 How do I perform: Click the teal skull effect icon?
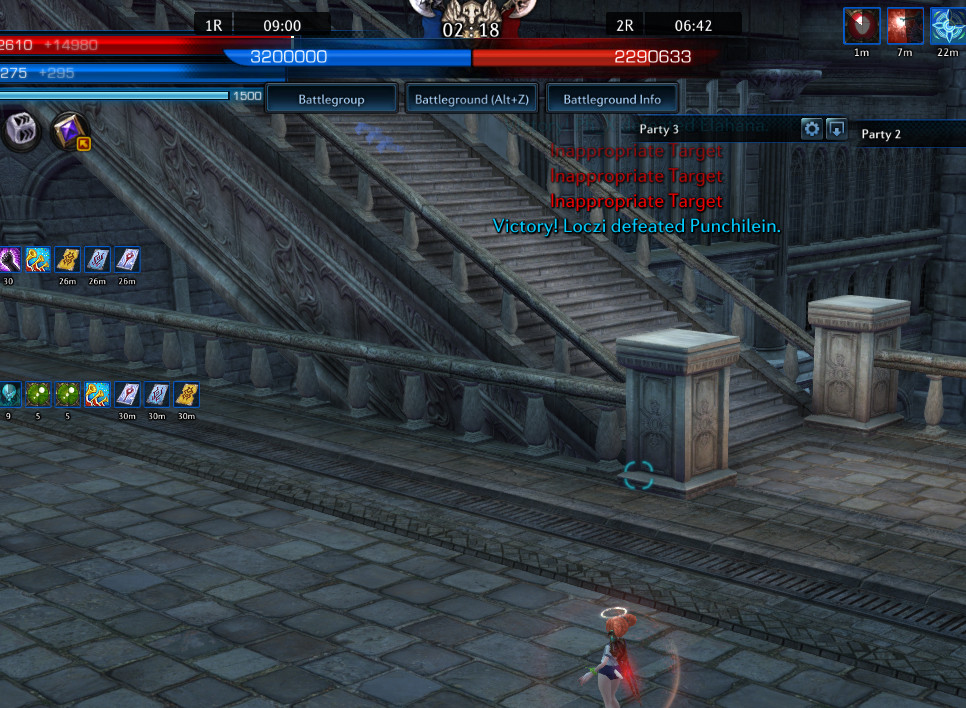point(9,394)
